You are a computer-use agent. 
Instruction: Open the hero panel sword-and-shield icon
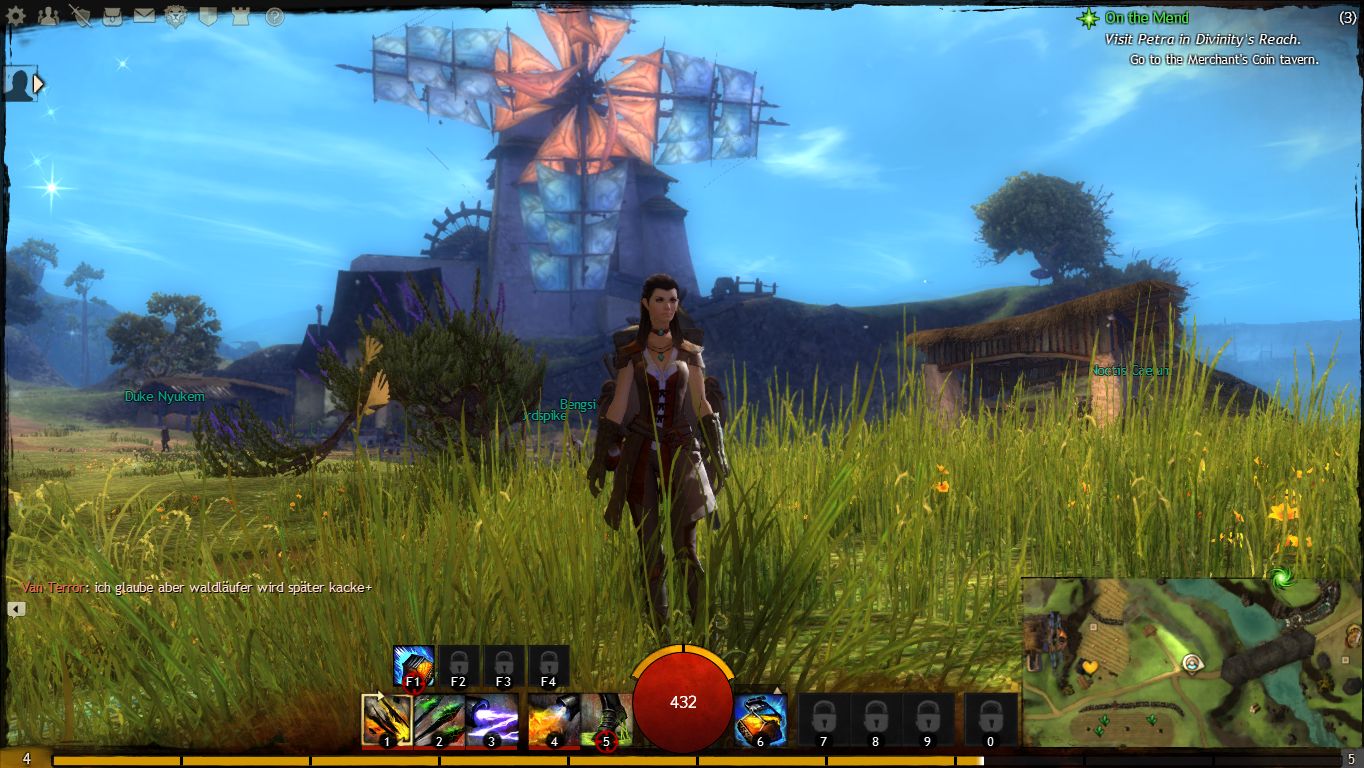pyautogui.click(x=79, y=16)
